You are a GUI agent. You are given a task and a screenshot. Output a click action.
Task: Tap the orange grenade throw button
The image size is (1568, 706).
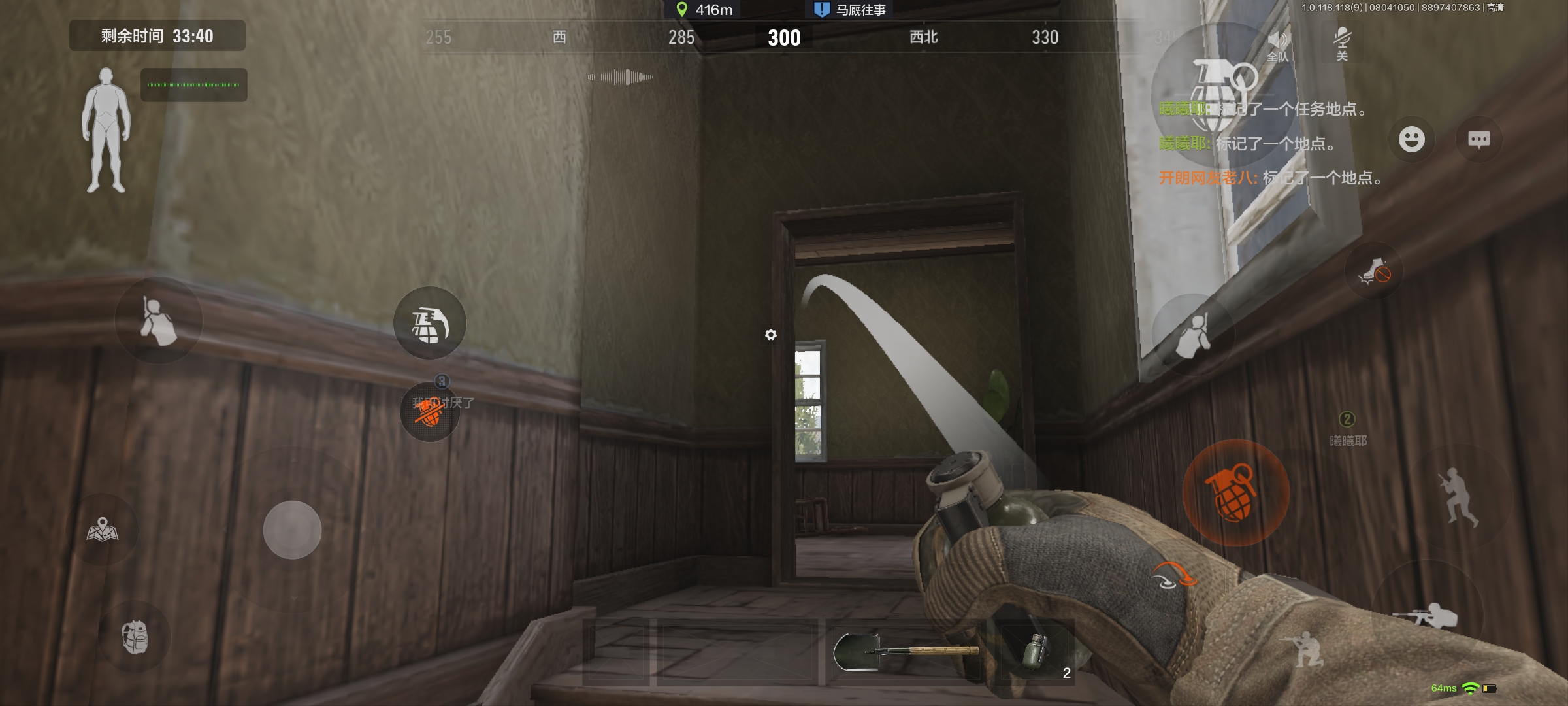click(x=1235, y=493)
